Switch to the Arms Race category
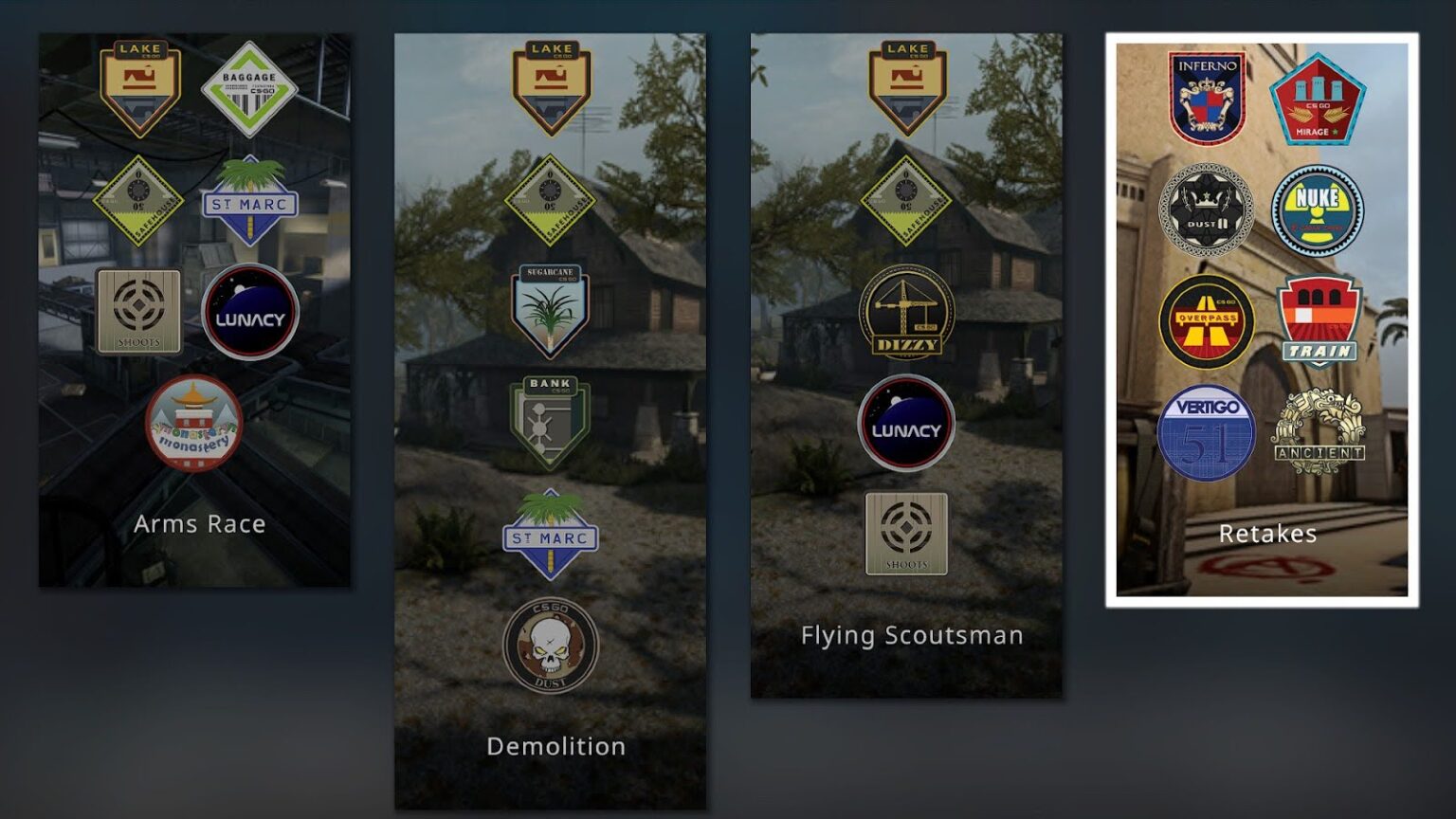This screenshot has width=1456, height=819. coord(200,523)
